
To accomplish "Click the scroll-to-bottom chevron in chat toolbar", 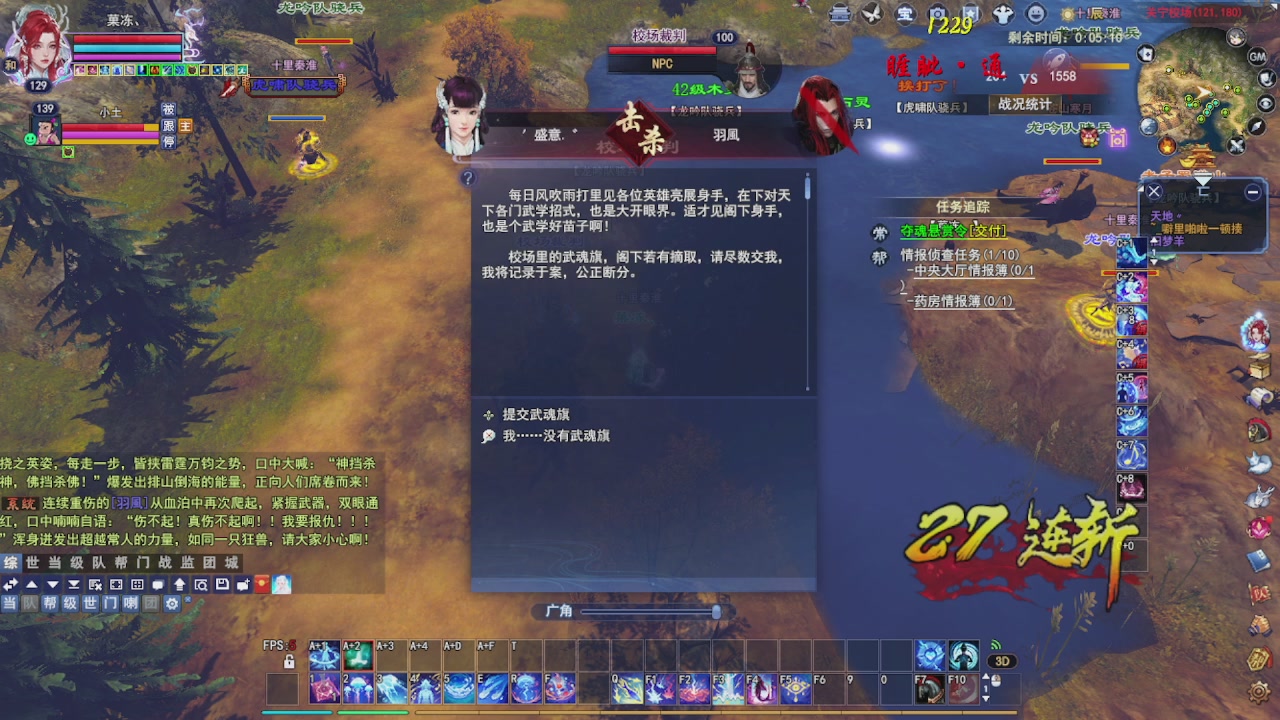I will pos(74,583).
